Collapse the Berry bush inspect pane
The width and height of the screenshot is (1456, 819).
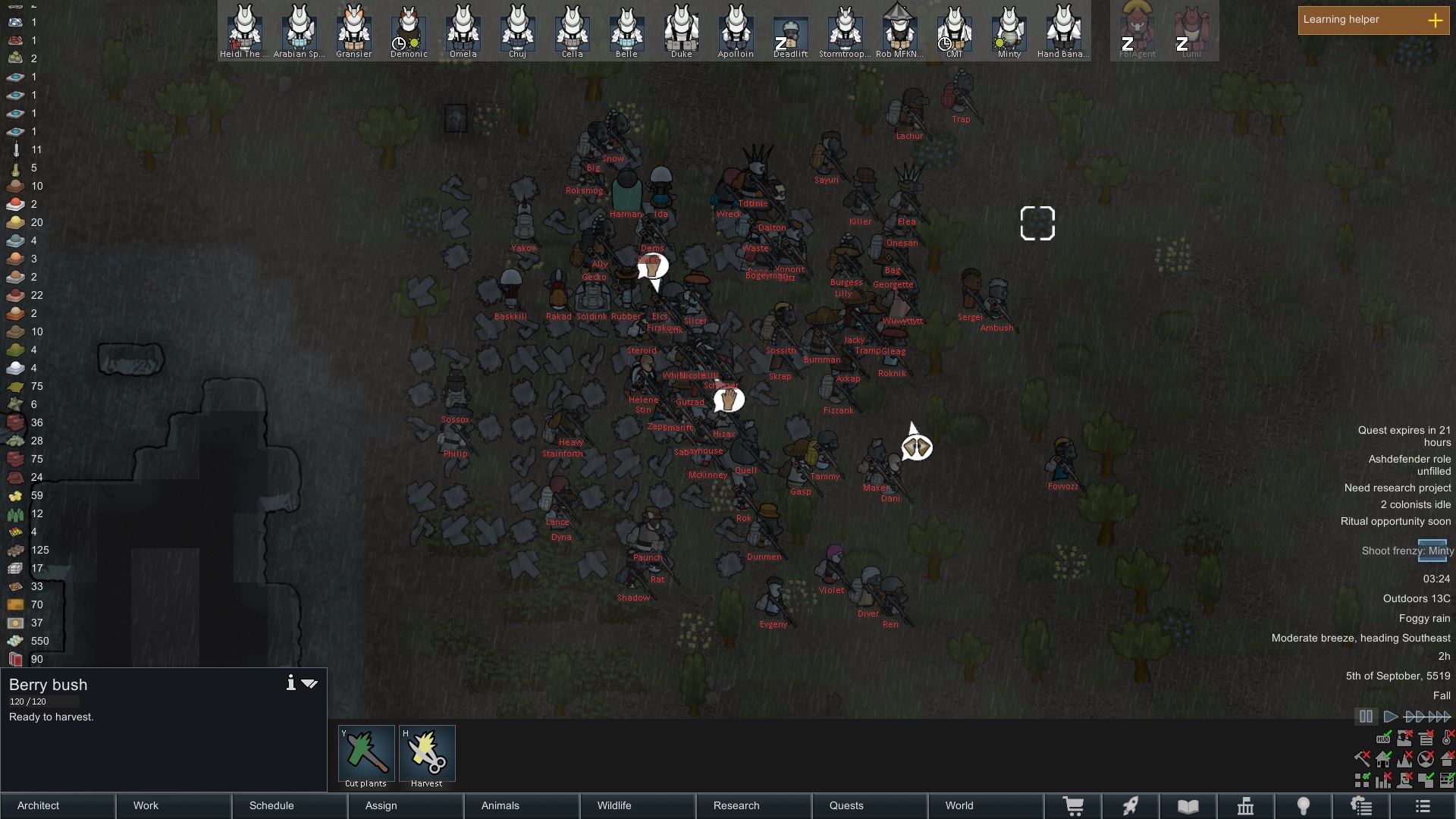309,682
